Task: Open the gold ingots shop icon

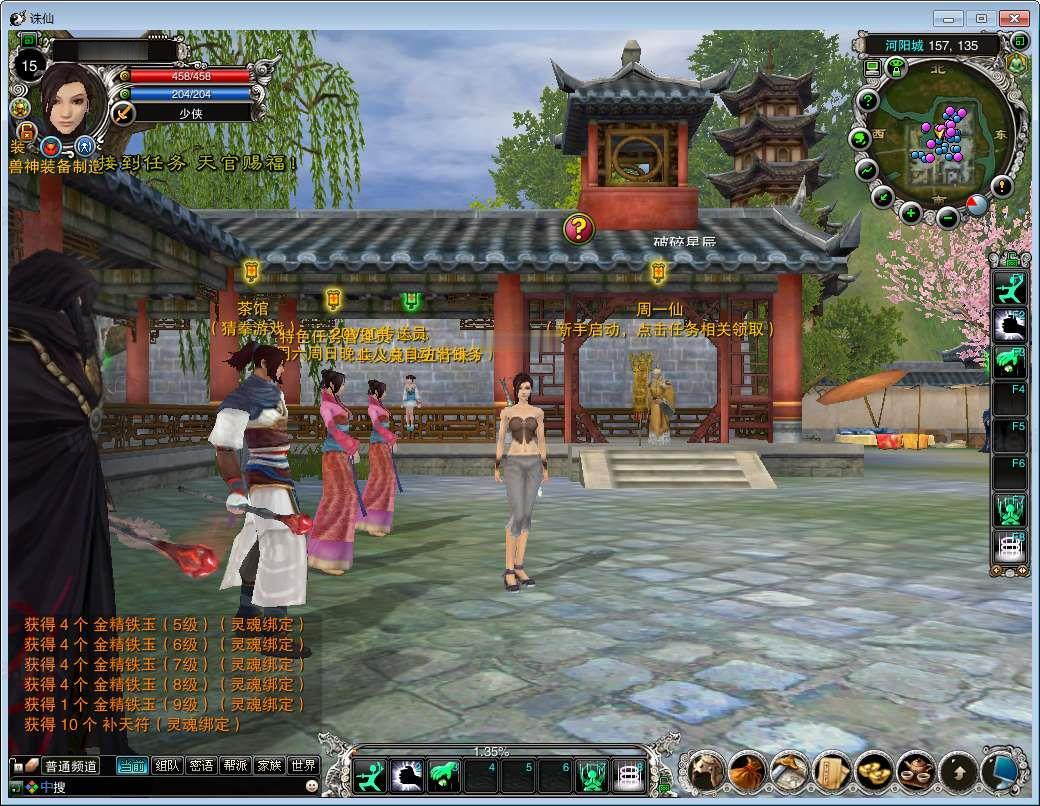Action: (x=873, y=771)
